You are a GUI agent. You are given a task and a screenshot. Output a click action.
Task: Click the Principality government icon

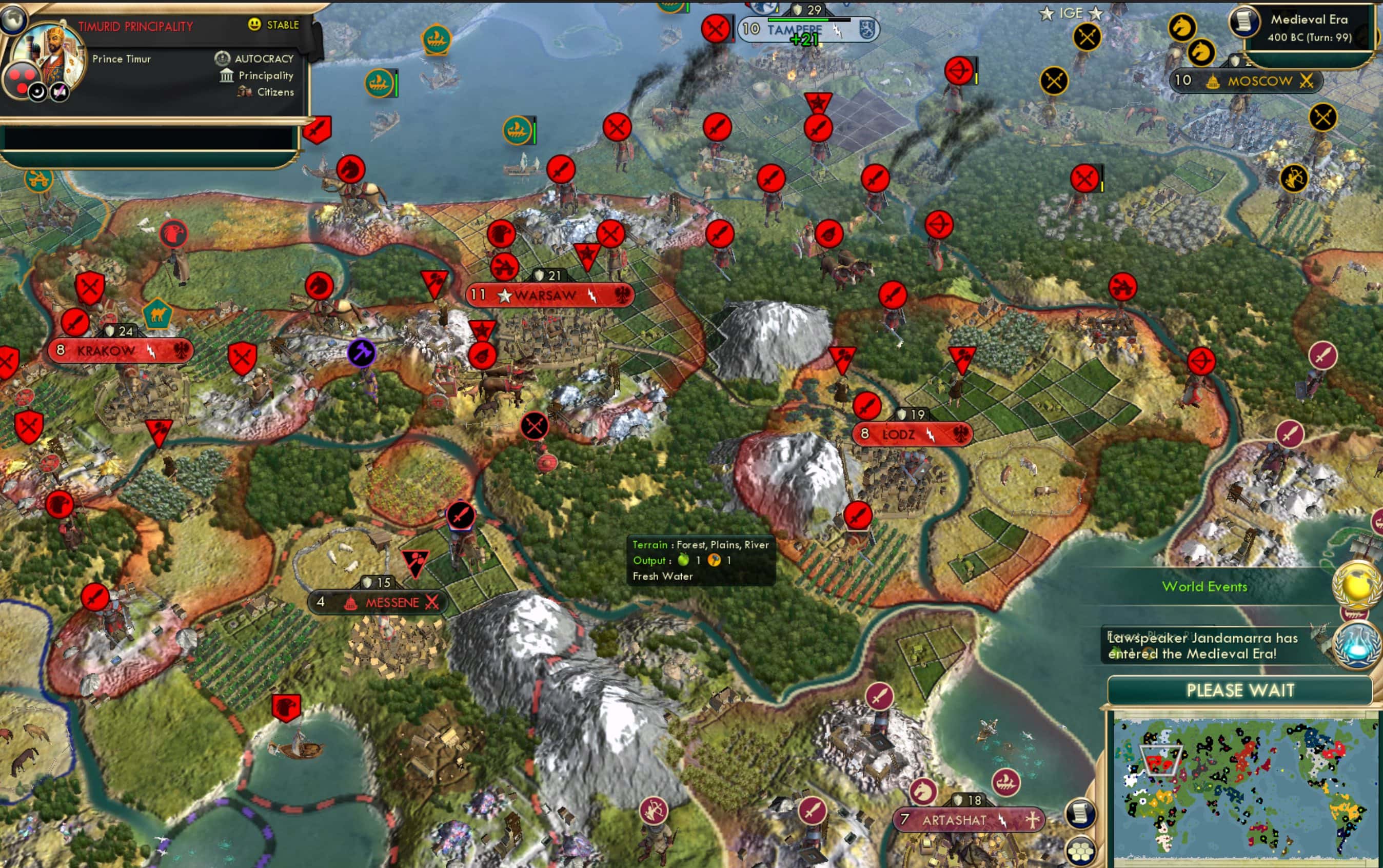point(226,75)
